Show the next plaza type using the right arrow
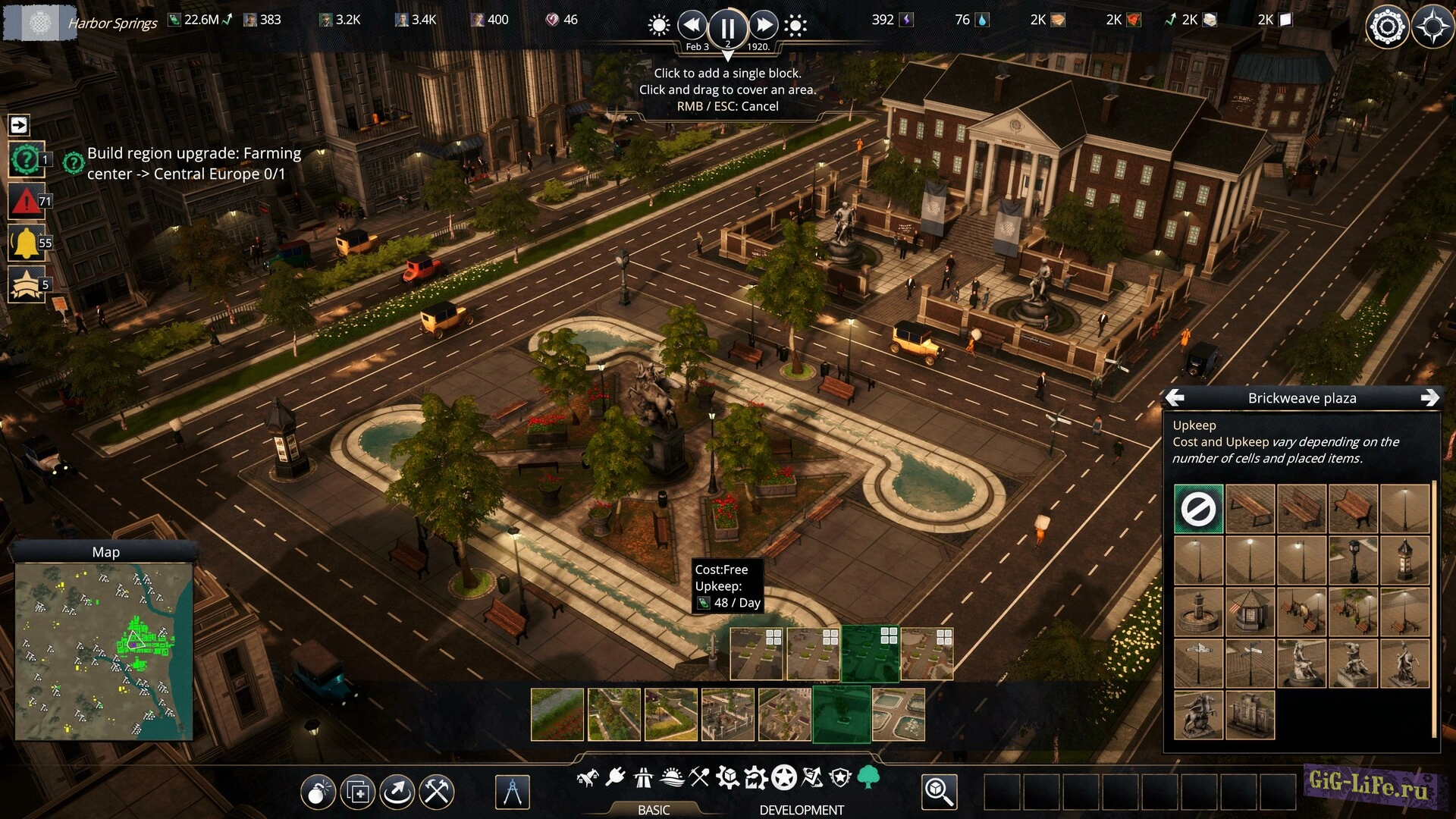The height and width of the screenshot is (819, 1456). [x=1429, y=397]
